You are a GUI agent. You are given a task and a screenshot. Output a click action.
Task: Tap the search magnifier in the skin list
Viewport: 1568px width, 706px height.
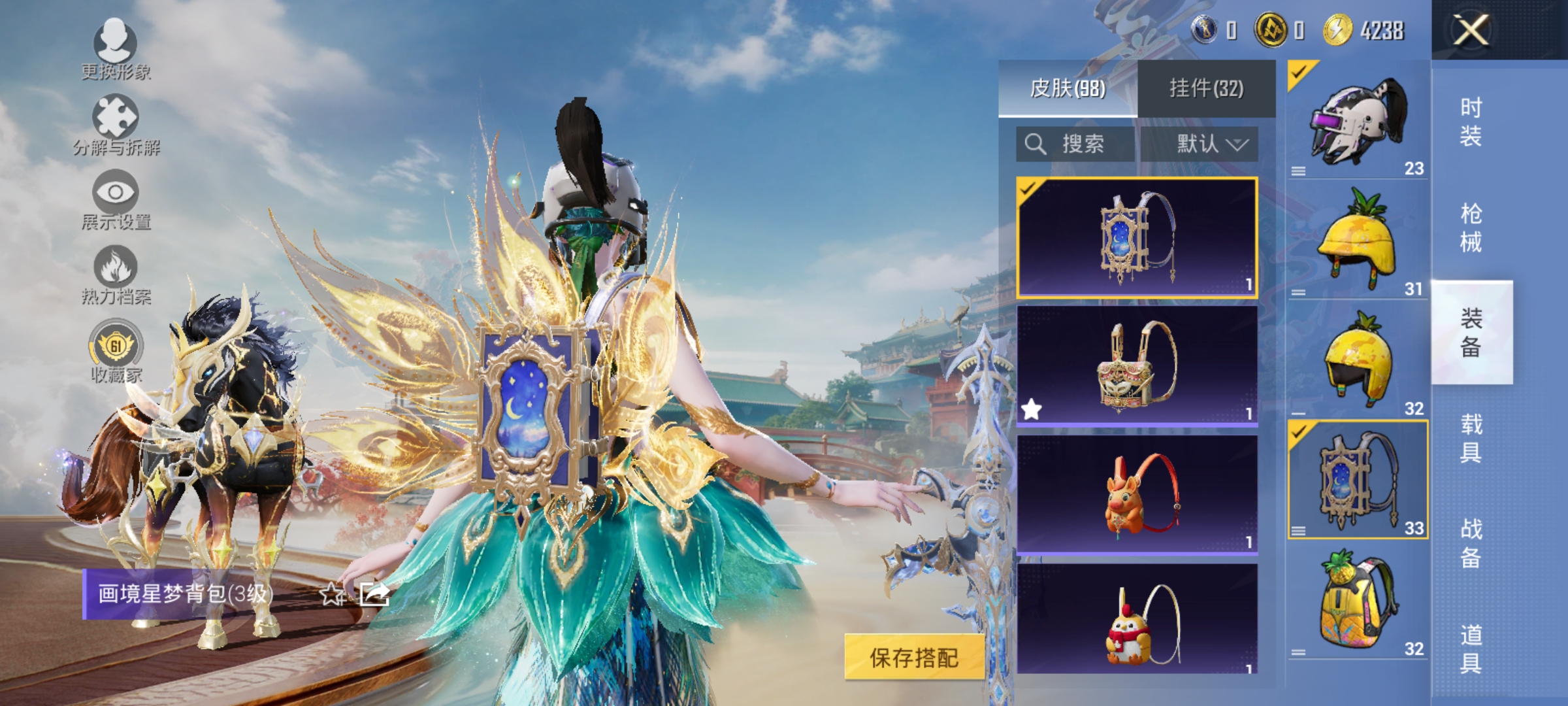pos(1035,144)
